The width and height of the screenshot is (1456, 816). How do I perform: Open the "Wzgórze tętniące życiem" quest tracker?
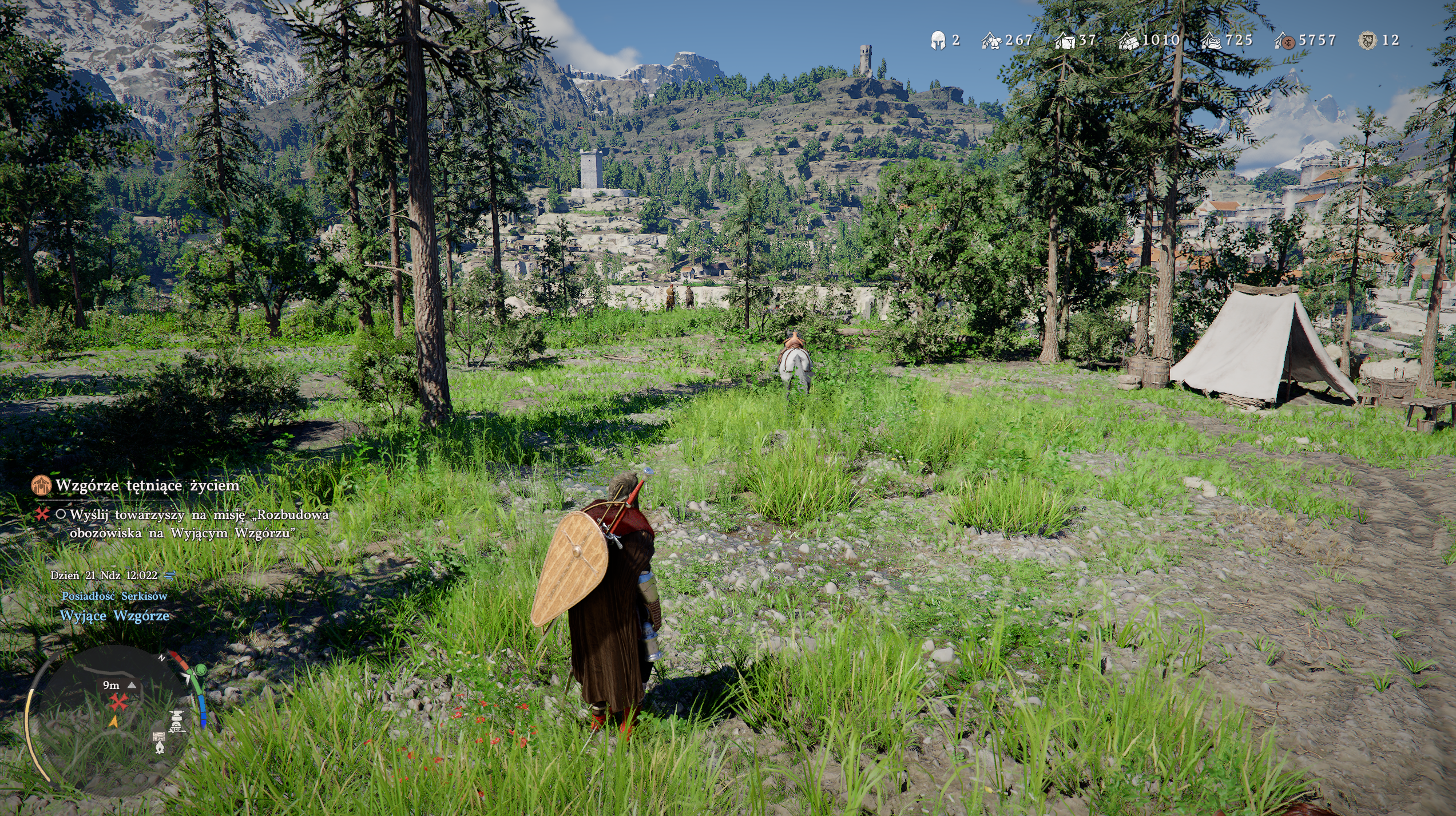[147, 486]
